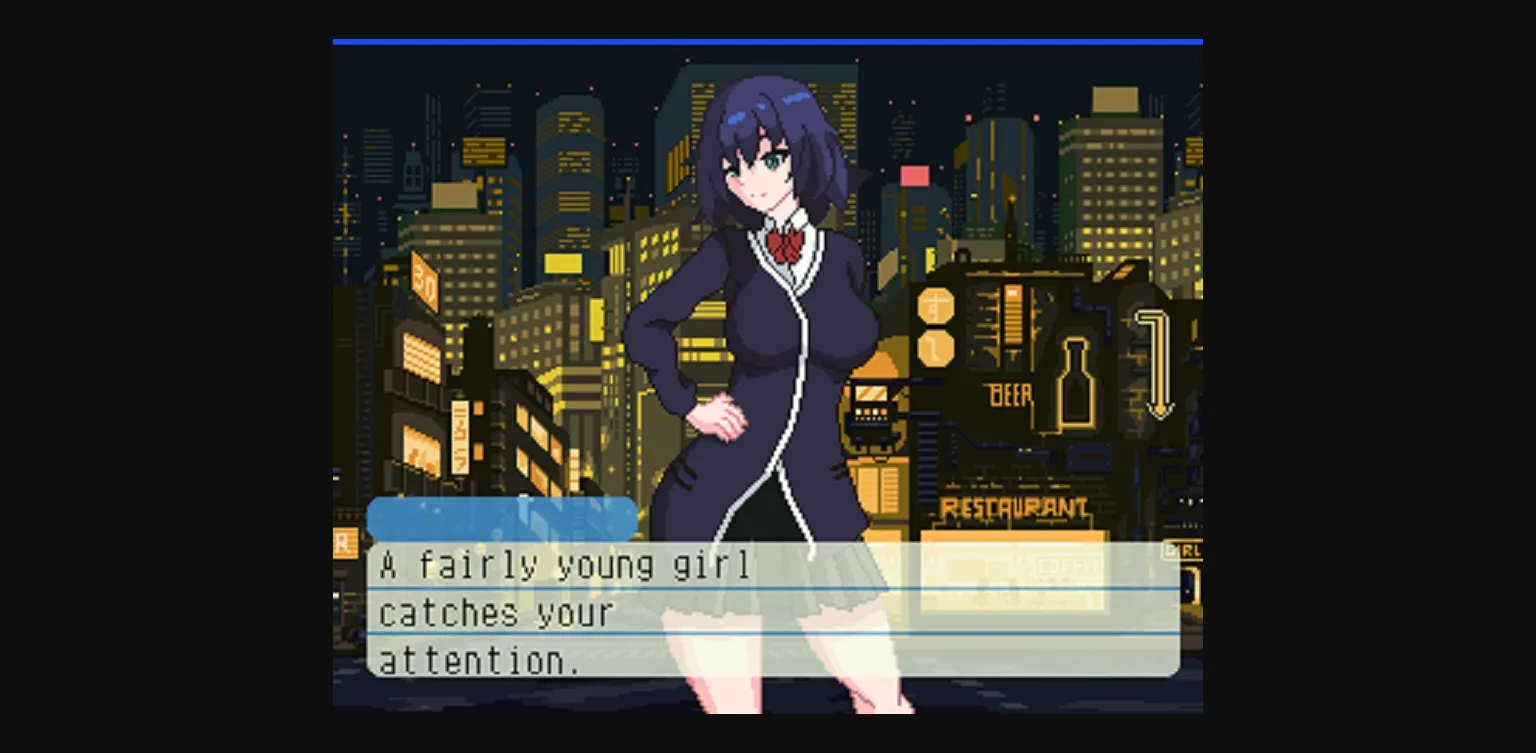Click the pink rooftop billboard
The height and width of the screenshot is (753, 1536).
[x=913, y=174]
